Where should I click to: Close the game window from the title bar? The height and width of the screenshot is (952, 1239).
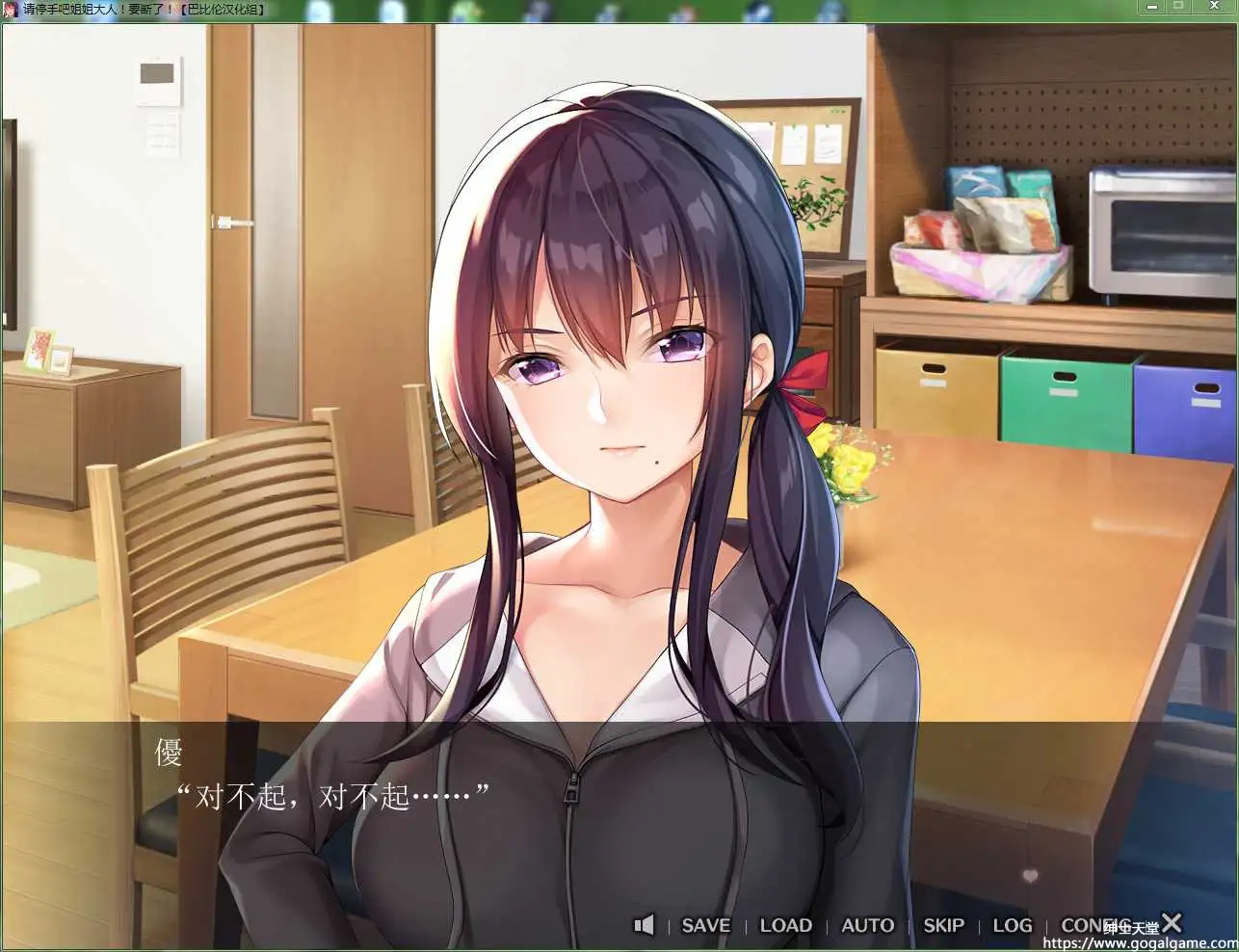click(x=1213, y=7)
